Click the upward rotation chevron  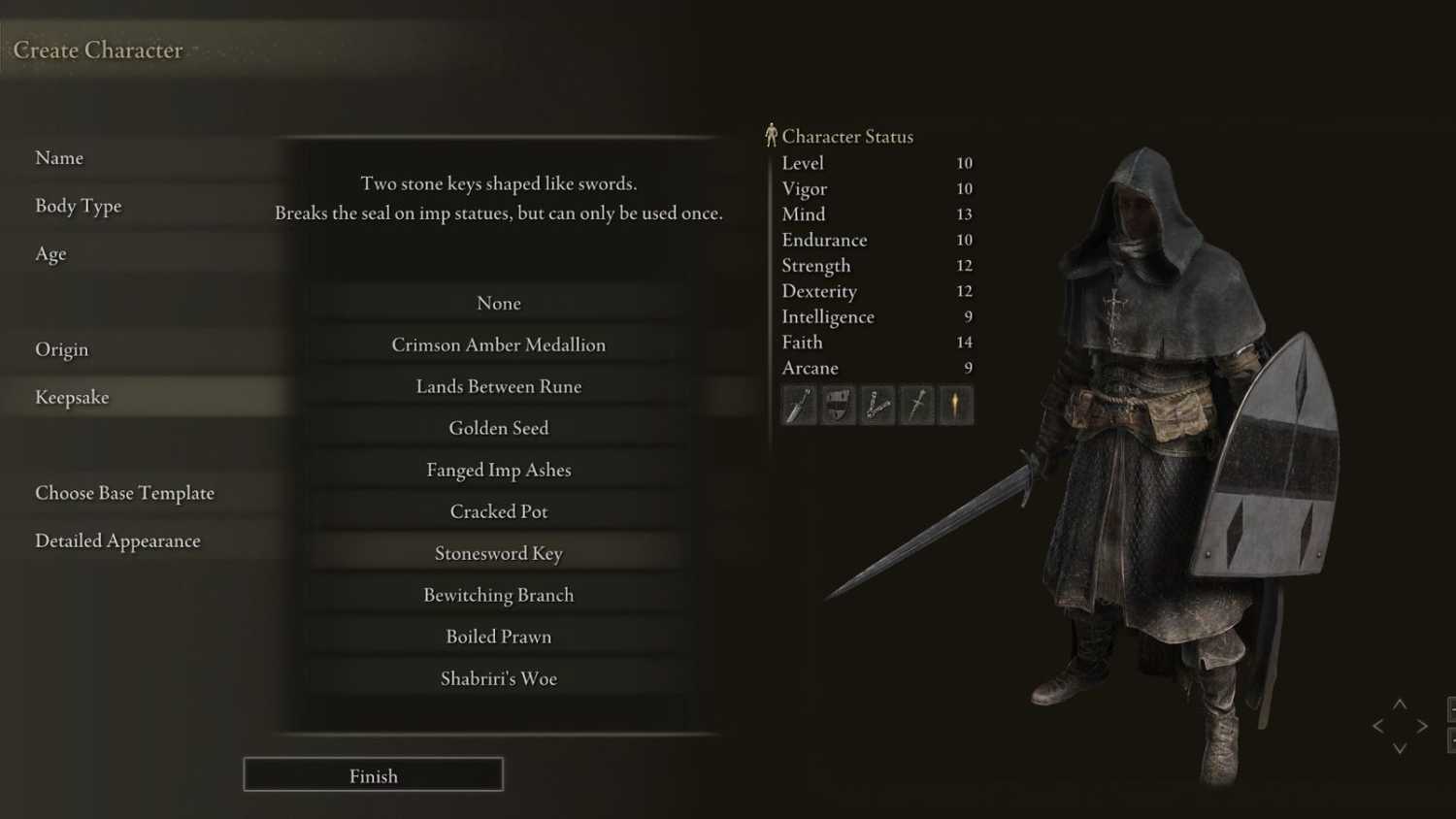[x=1400, y=705]
